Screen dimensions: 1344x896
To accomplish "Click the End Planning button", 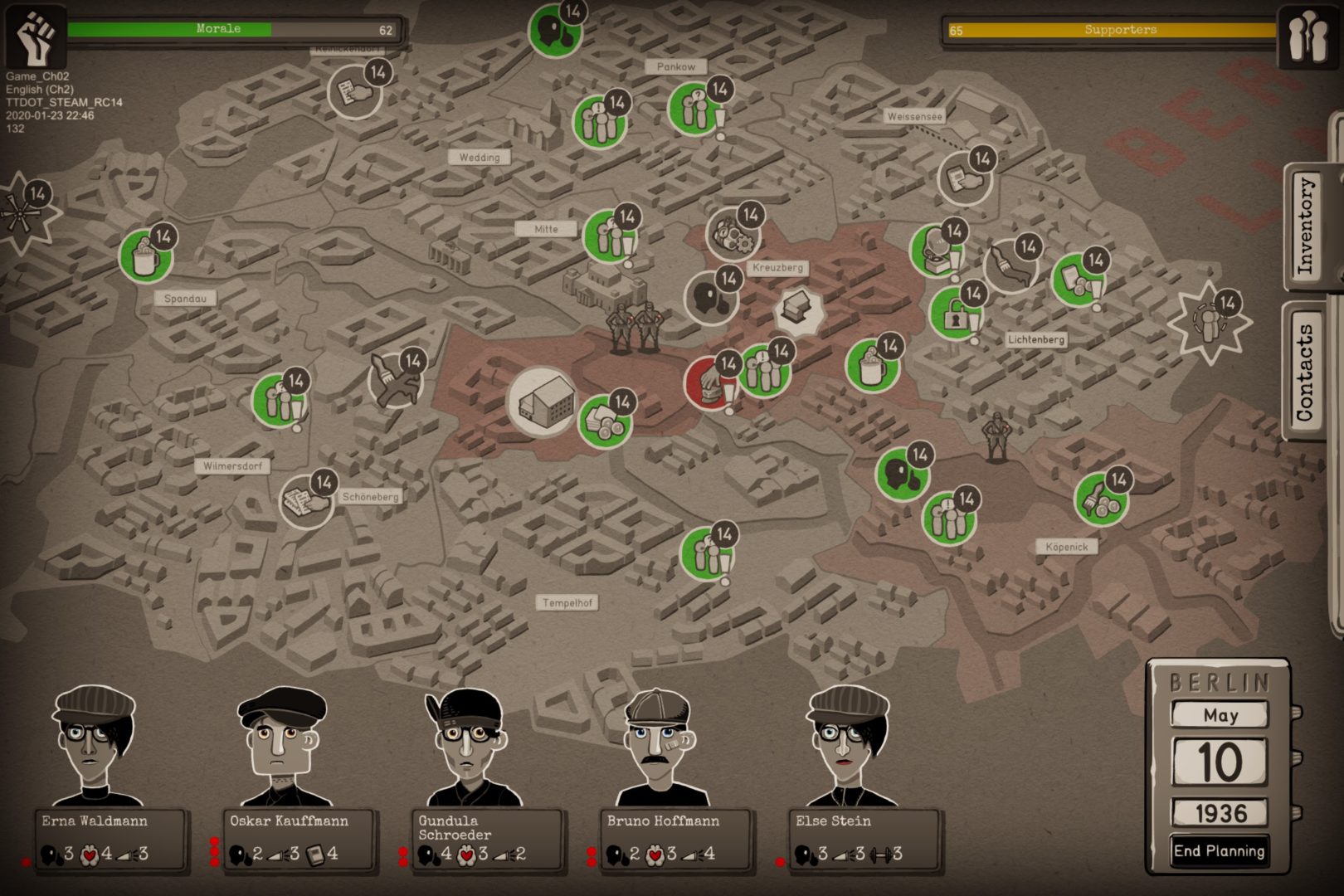I will tap(1219, 851).
